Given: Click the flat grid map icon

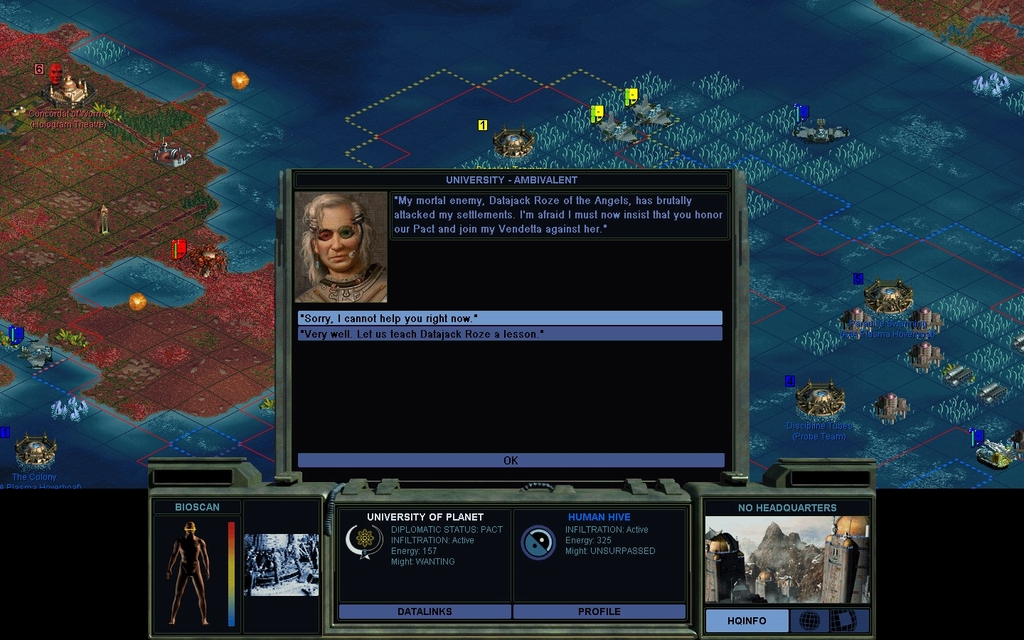Looking at the screenshot, I should tap(848, 621).
